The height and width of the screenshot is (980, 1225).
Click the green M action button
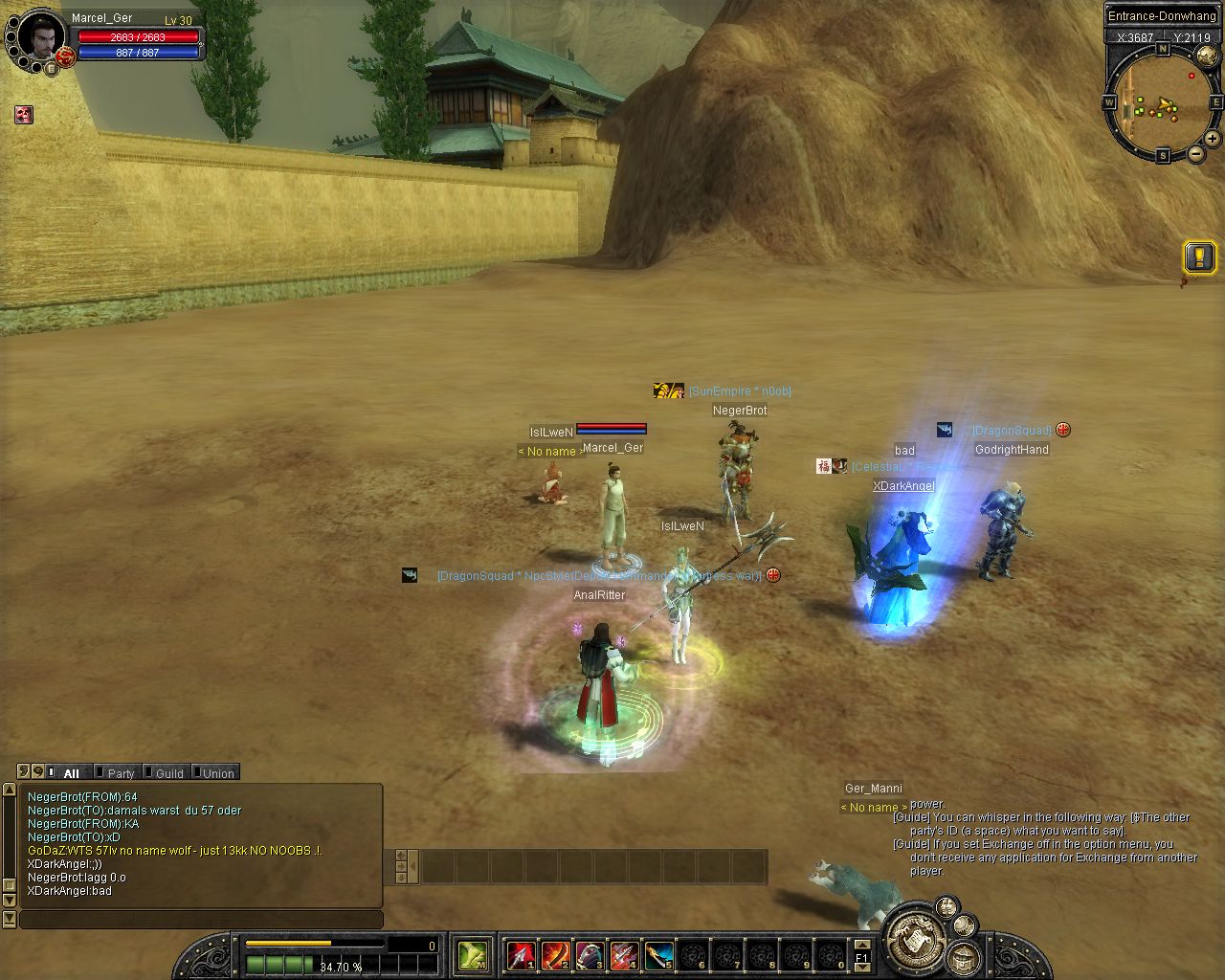(x=473, y=954)
